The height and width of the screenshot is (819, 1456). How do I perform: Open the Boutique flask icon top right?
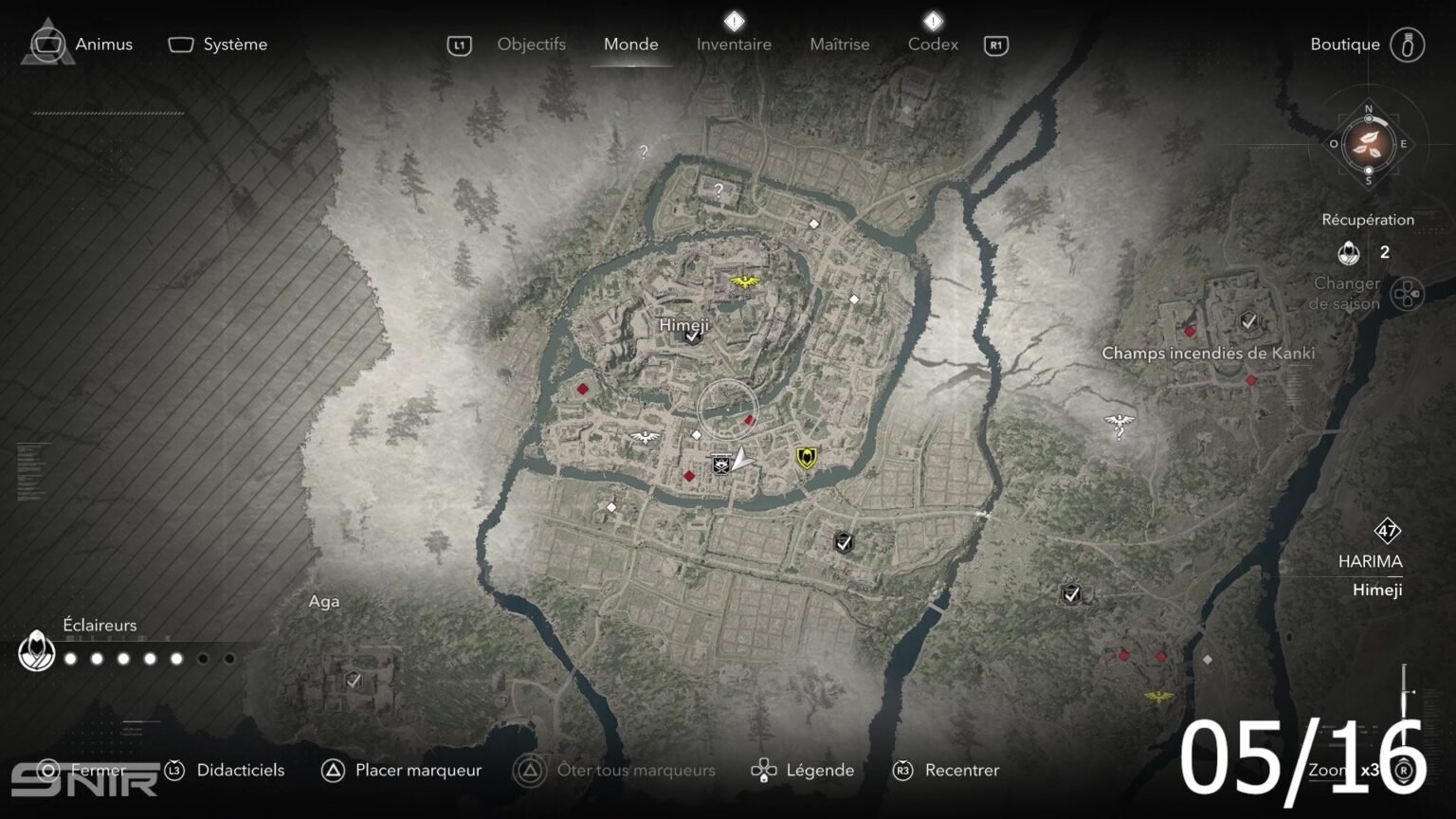click(1410, 44)
